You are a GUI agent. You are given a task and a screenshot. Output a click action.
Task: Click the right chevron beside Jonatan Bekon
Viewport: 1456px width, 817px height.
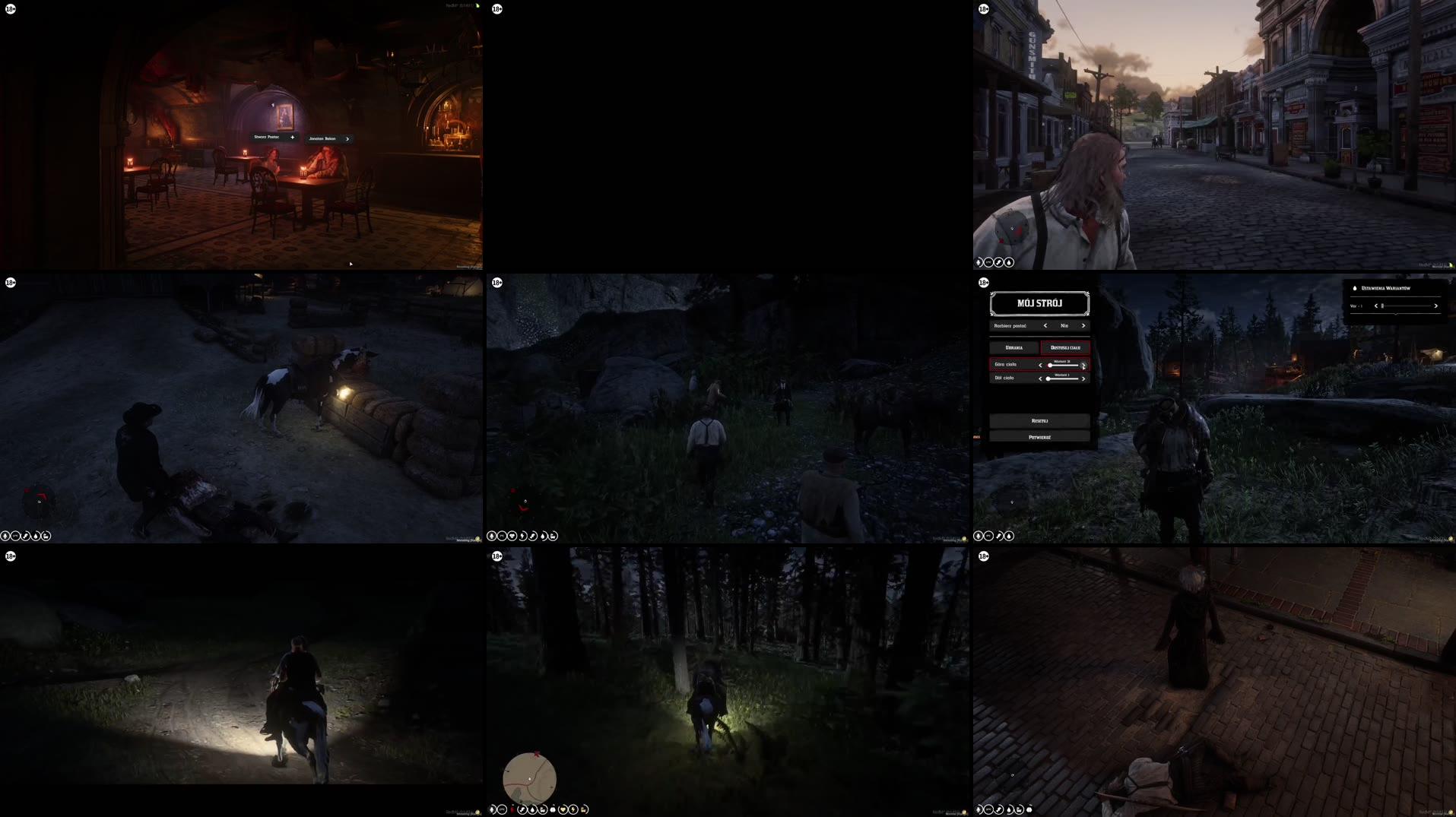coord(347,138)
